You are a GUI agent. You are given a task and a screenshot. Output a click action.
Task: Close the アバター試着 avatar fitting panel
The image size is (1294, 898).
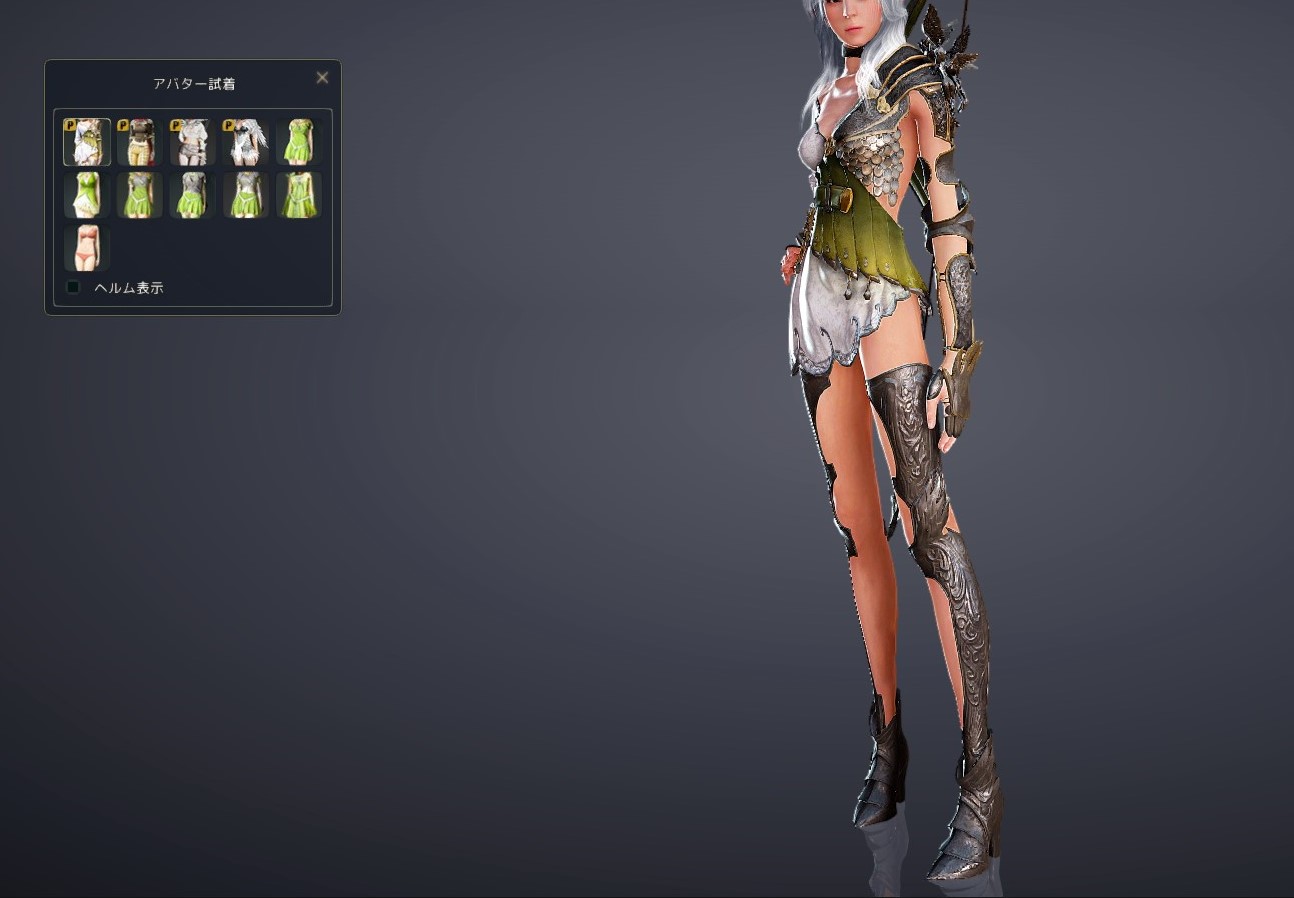point(322,78)
